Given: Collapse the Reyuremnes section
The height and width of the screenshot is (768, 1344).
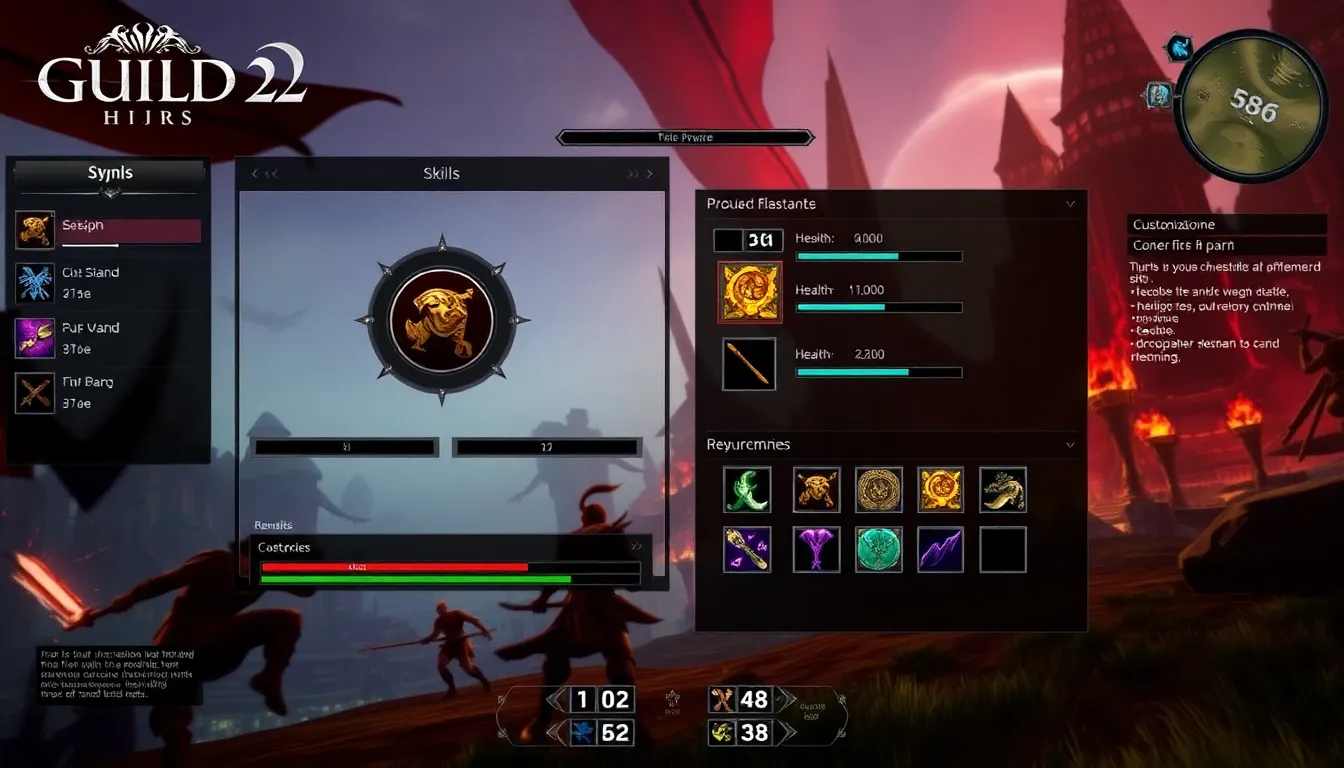Looking at the screenshot, I should coord(1070,444).
